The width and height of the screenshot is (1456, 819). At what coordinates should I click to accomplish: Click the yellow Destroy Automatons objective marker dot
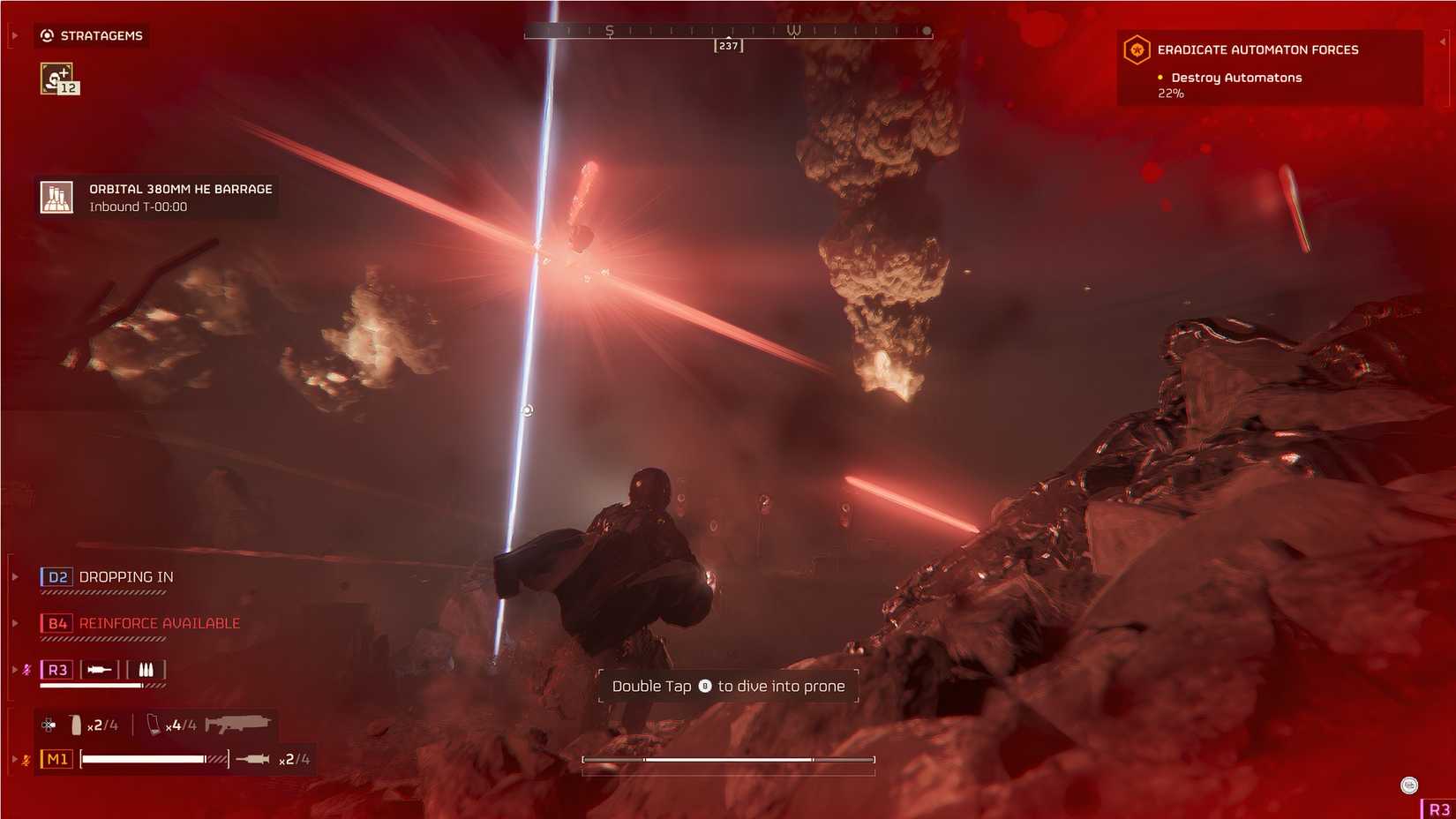click(1160, 78)
